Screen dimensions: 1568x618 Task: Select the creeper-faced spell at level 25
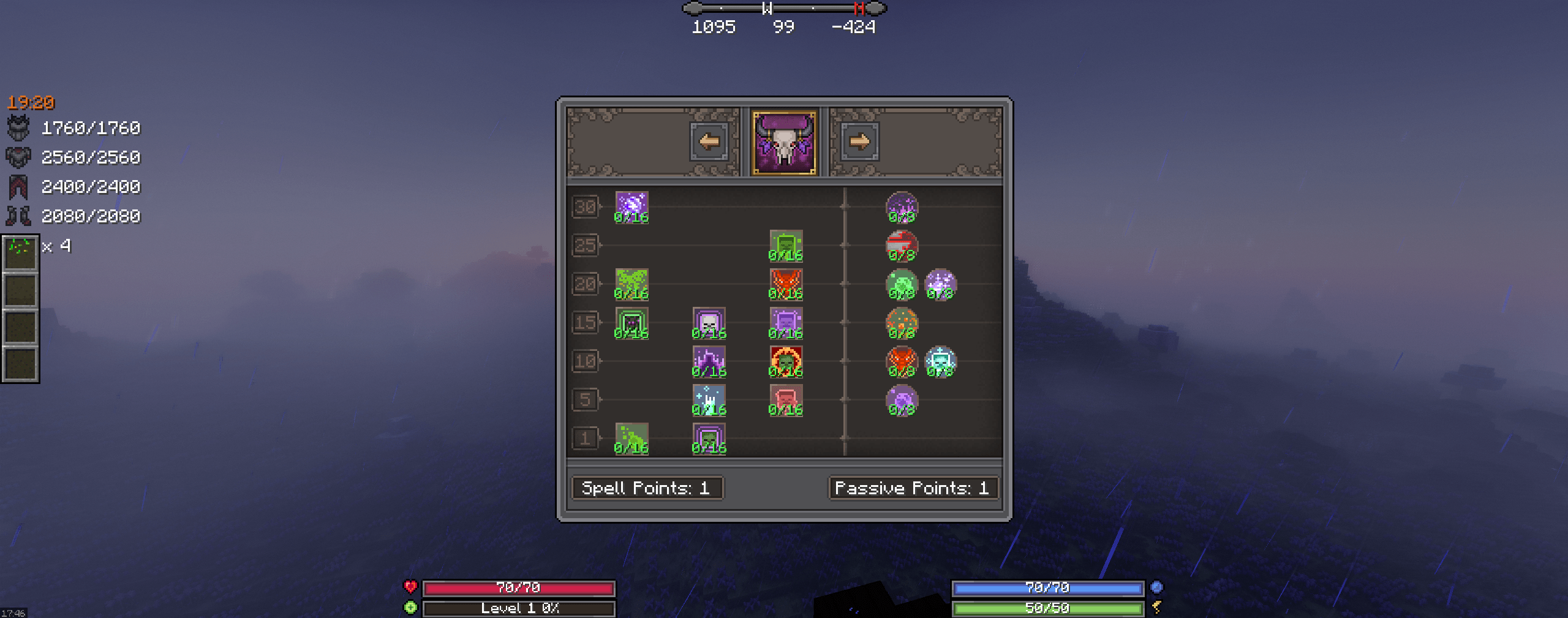[x=787, y=245]
